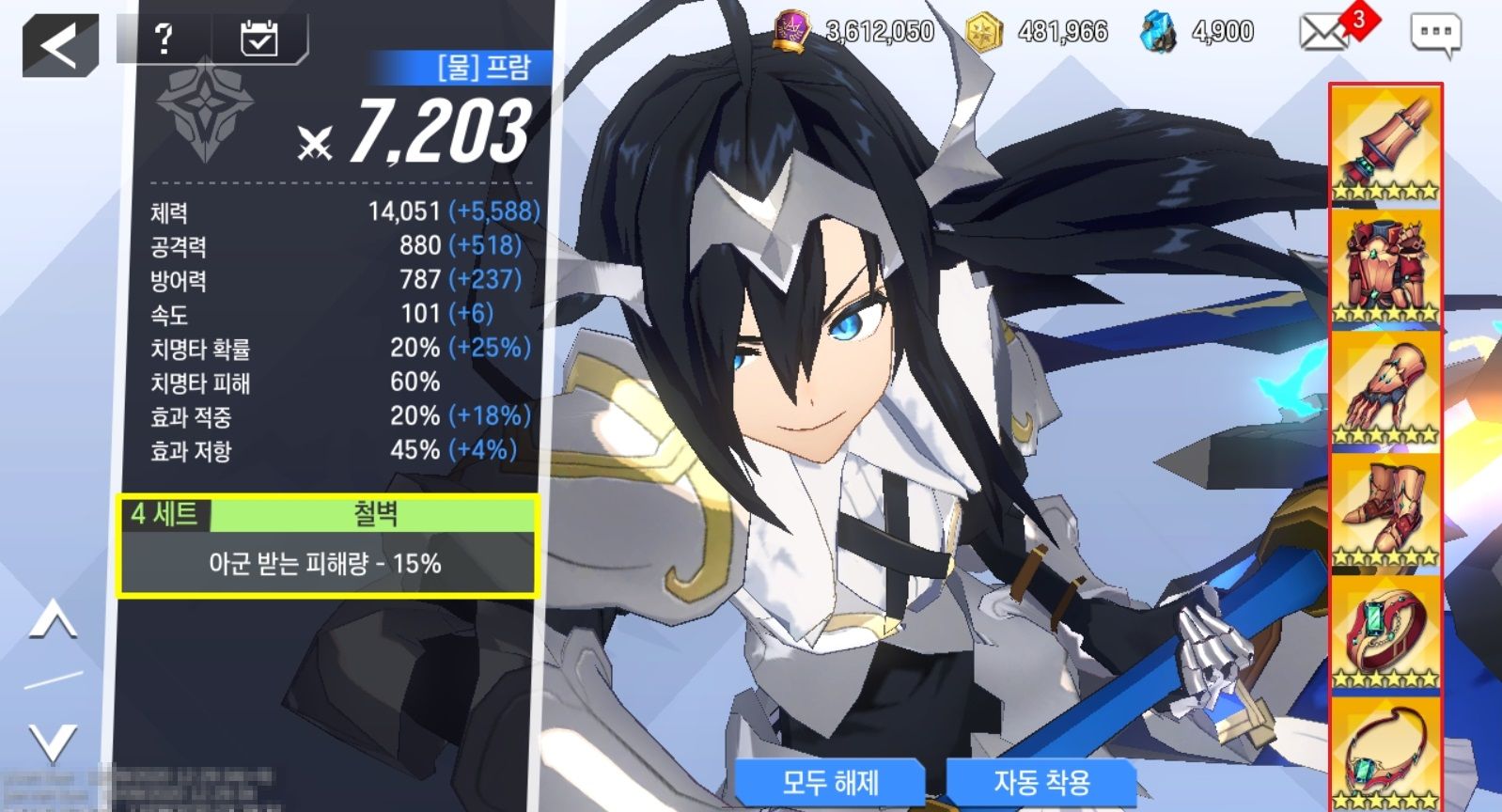The image size is (1502, 812).
Task: Switch to next hero with down arrow
Action: tap(53, 742)
